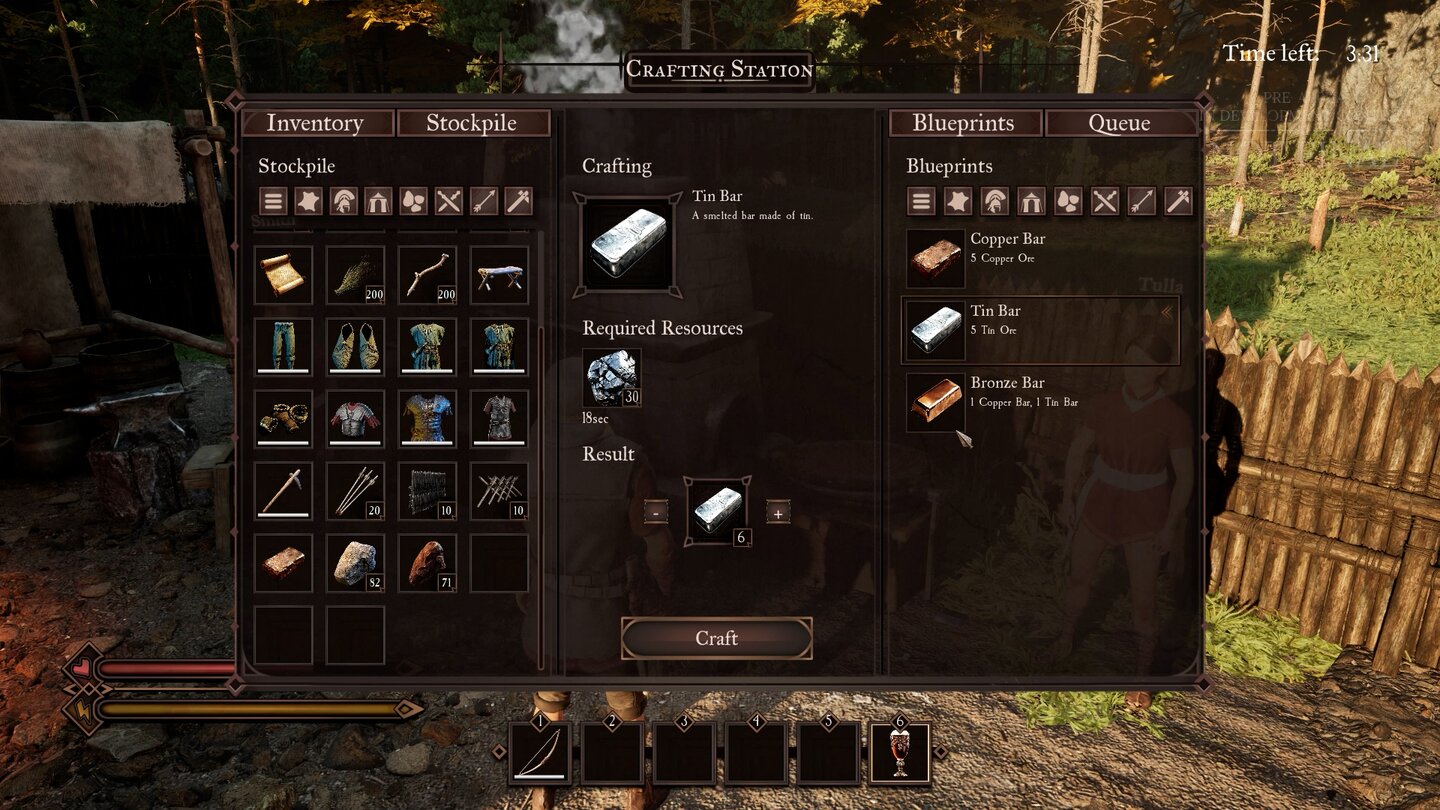This screenshot has width=1440, height=810.
Task: Choose the Bronze Bar blueprint
Action: [1040, 402]
